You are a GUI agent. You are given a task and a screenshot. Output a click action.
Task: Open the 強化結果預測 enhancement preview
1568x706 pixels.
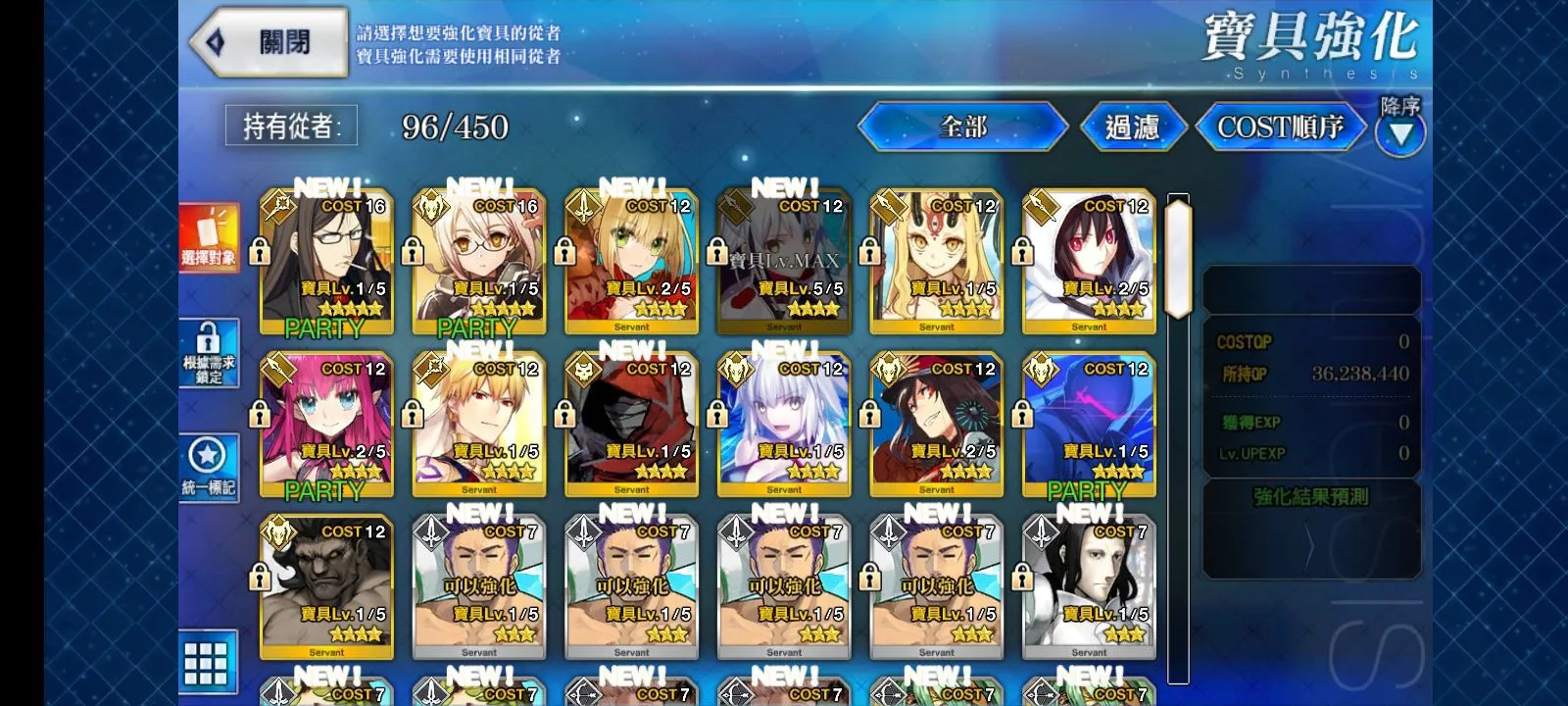[1310, 497]
